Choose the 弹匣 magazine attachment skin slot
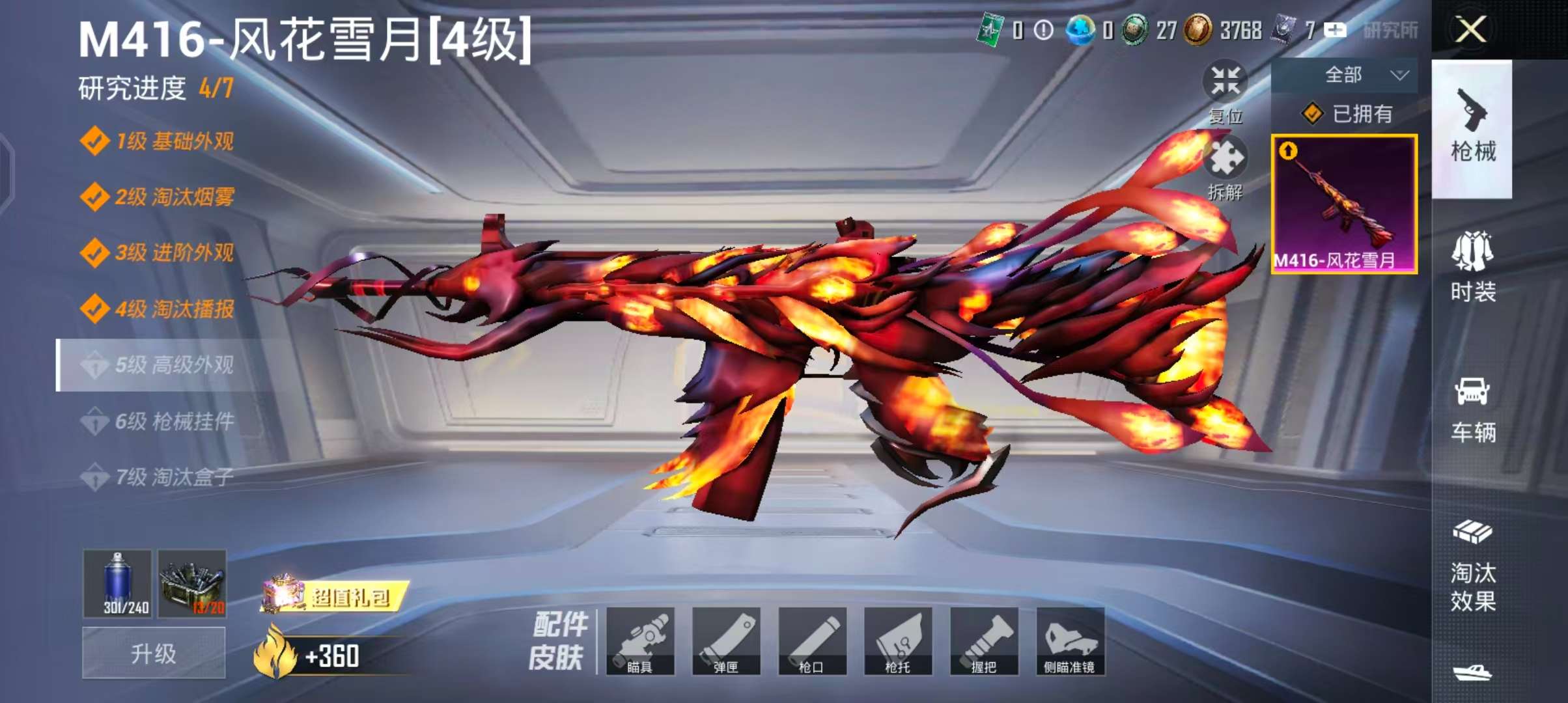Image resolution: width=1568 pixels, height=703 pixels. [726, 641]
